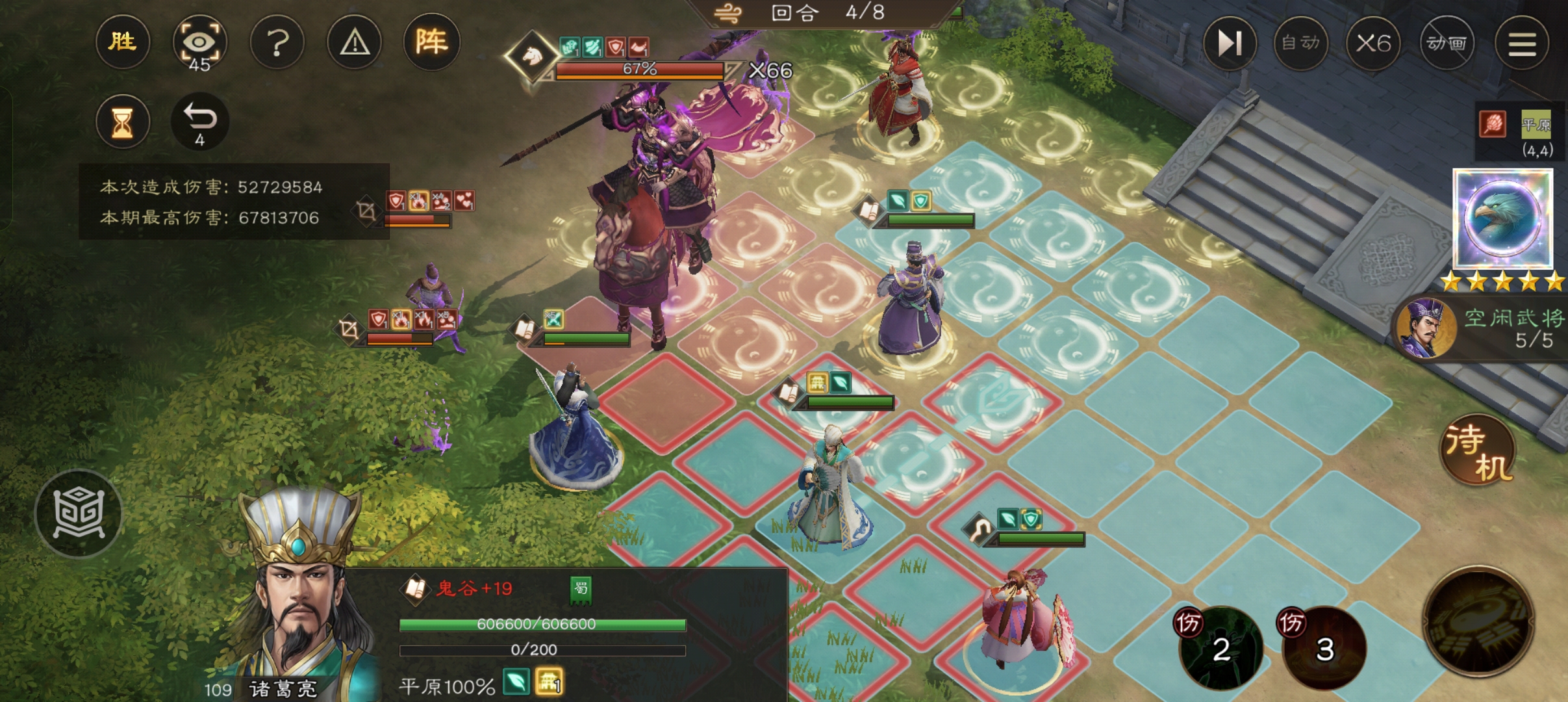Screen dimensions: 1568x702
Task: Open the hamburger main menu
Action: 1521,44
